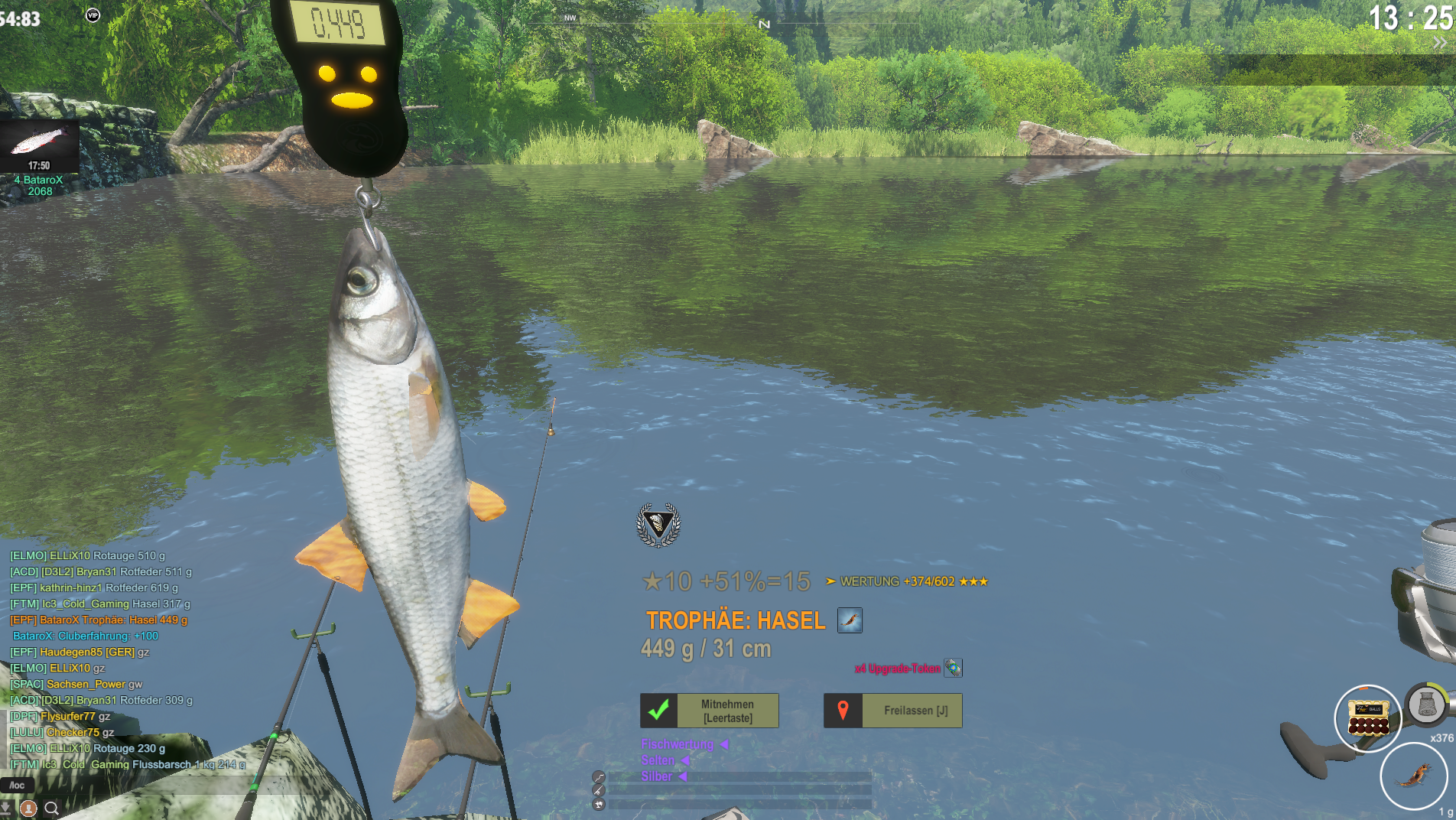This screenshot has height=820, width=1456.
Task: Expand the double-arrow panel below the clock
Action: 1439,44
